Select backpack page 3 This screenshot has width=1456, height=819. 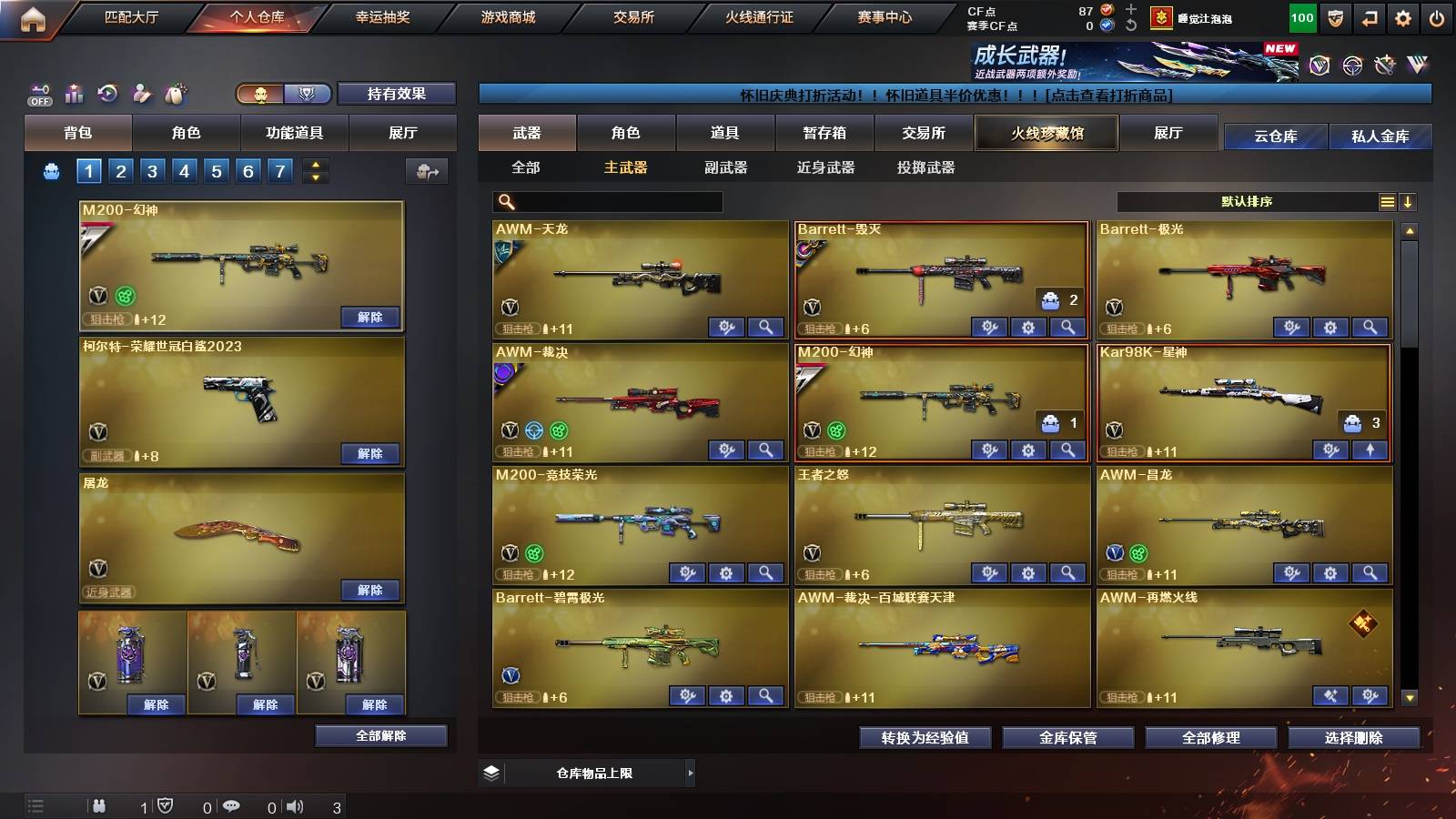(x=151, y=170)
